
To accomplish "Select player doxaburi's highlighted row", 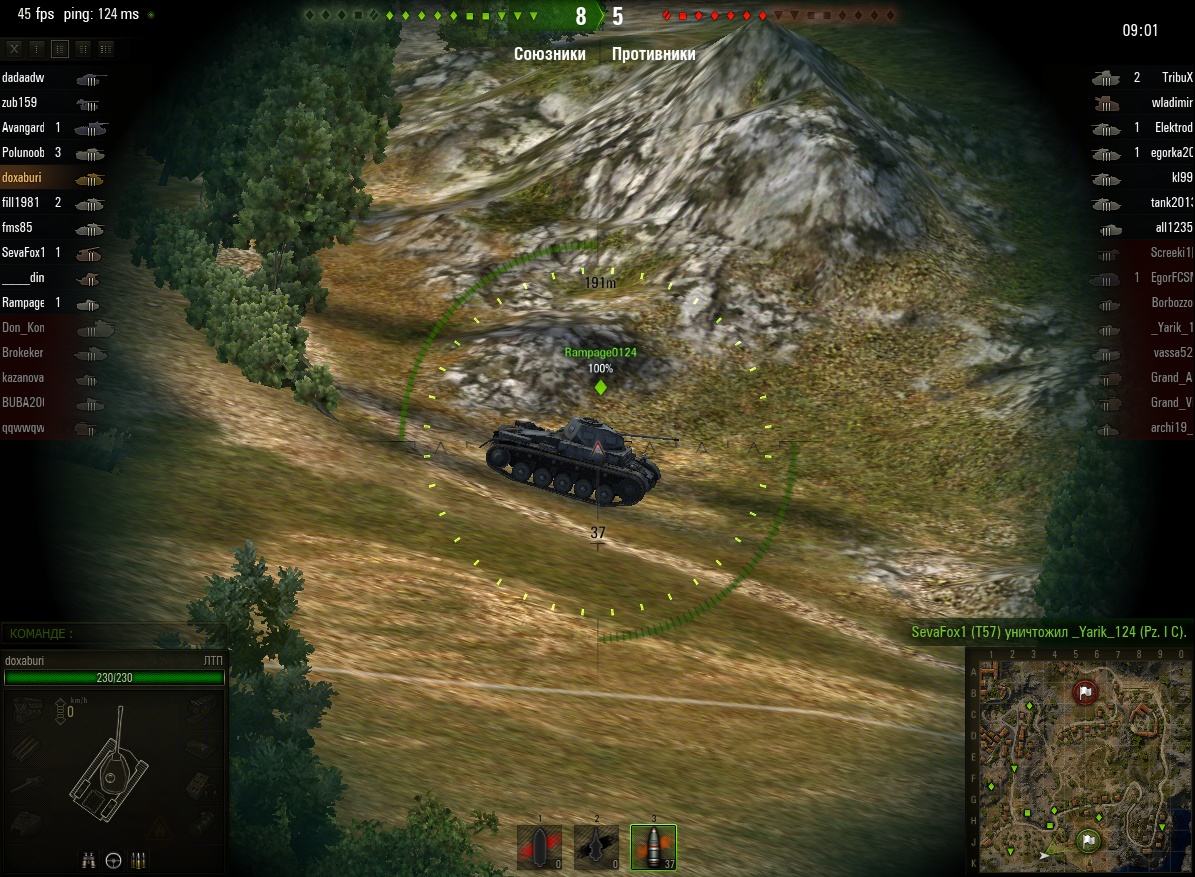I will (24, 178).
